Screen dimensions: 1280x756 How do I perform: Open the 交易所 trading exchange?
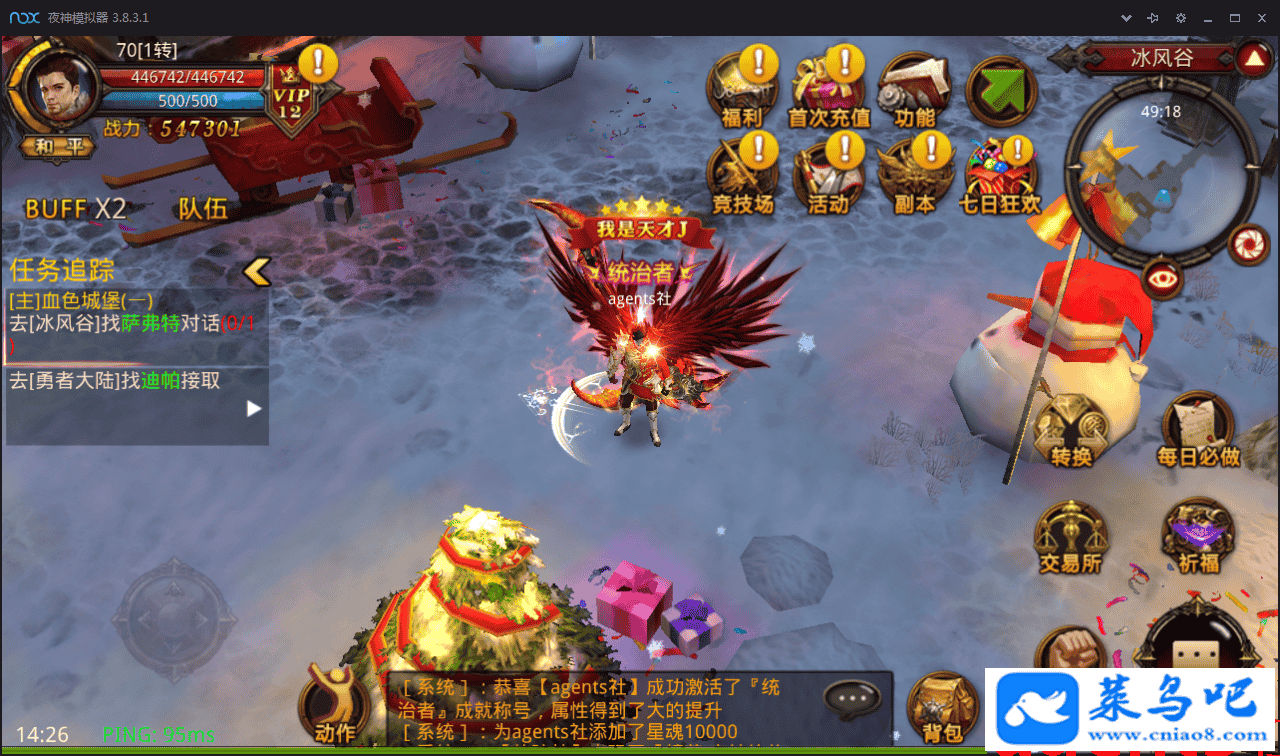point(1070,540)
